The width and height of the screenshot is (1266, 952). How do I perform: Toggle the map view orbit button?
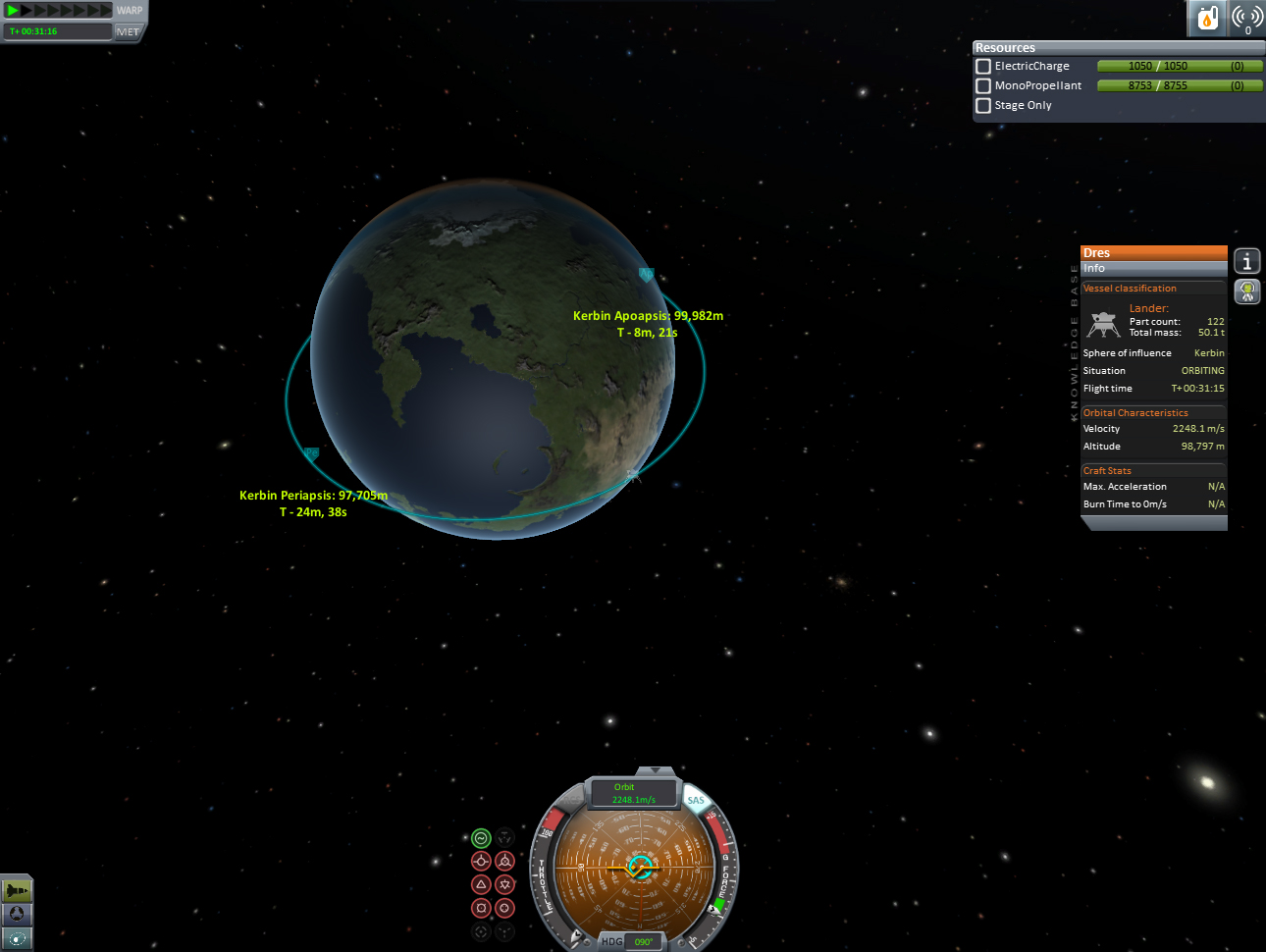tap(17, 938)
